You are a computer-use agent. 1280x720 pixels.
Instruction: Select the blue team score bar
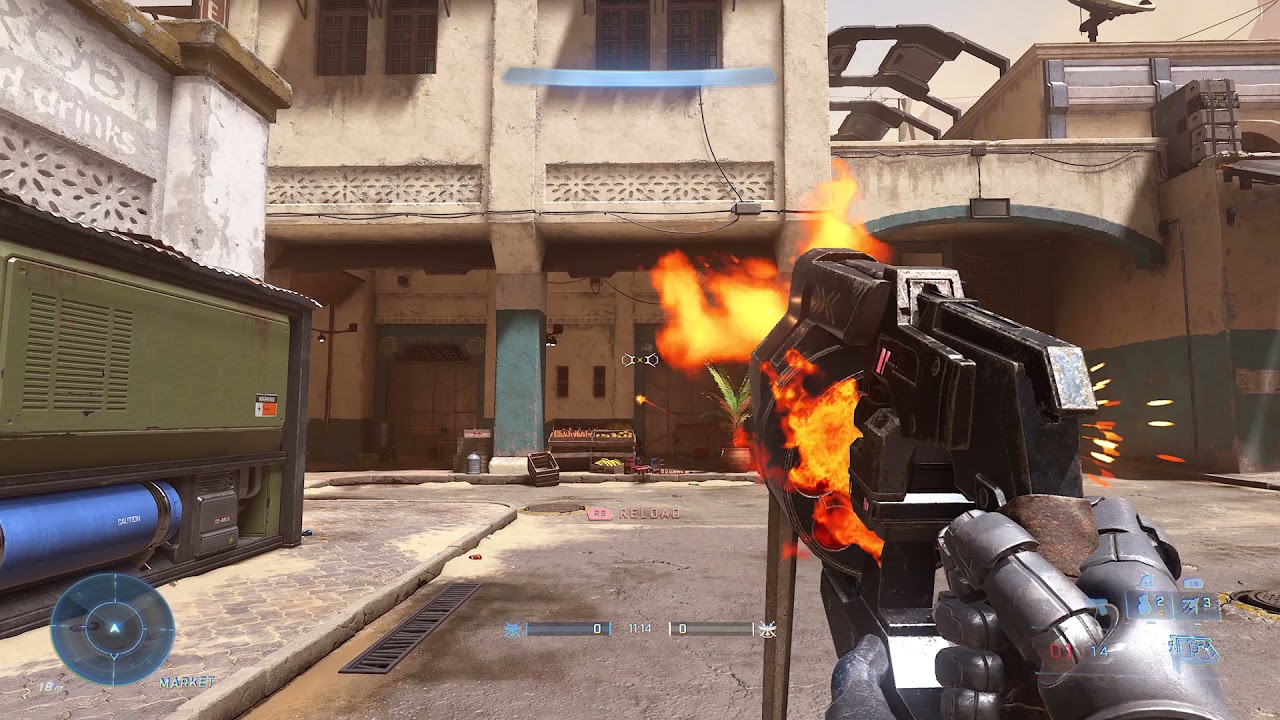tap(568, 628)
